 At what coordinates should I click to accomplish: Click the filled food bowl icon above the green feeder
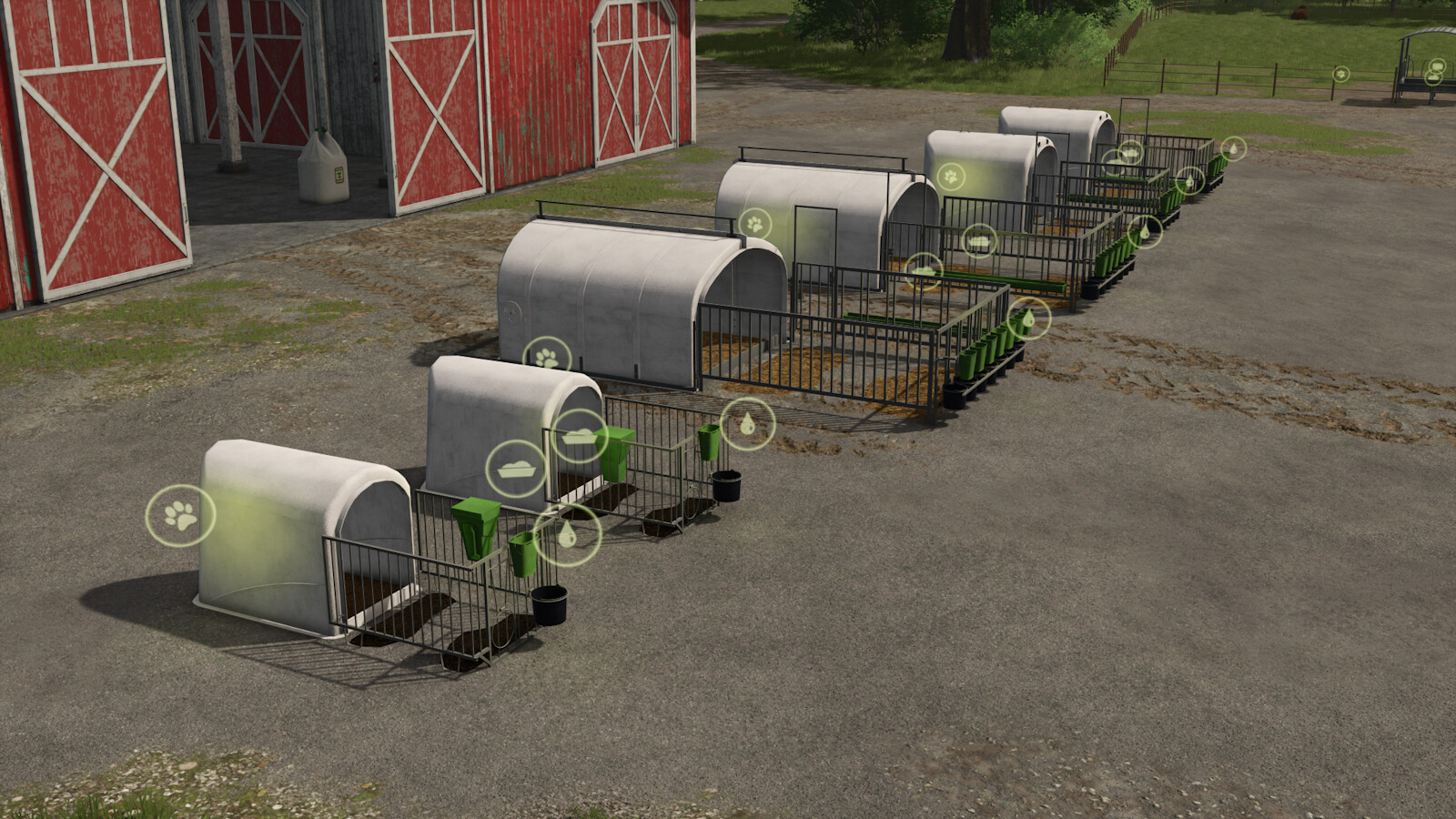580,437
